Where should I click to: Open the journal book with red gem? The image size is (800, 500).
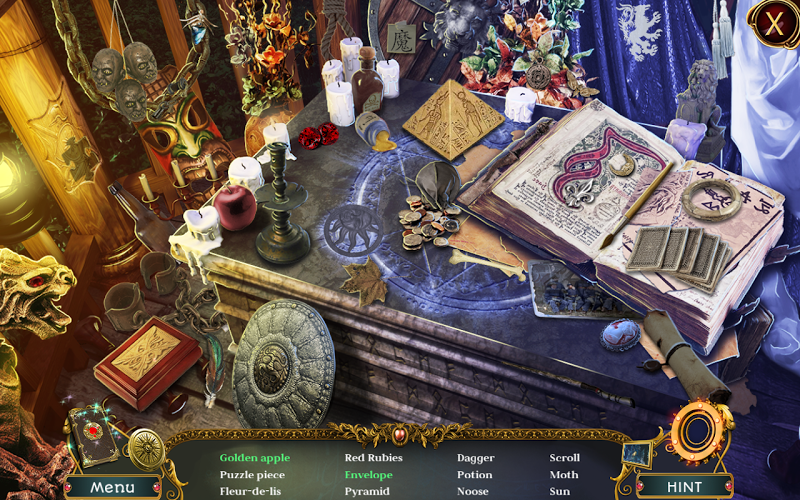pyautogui.click(x=95, y=436)
